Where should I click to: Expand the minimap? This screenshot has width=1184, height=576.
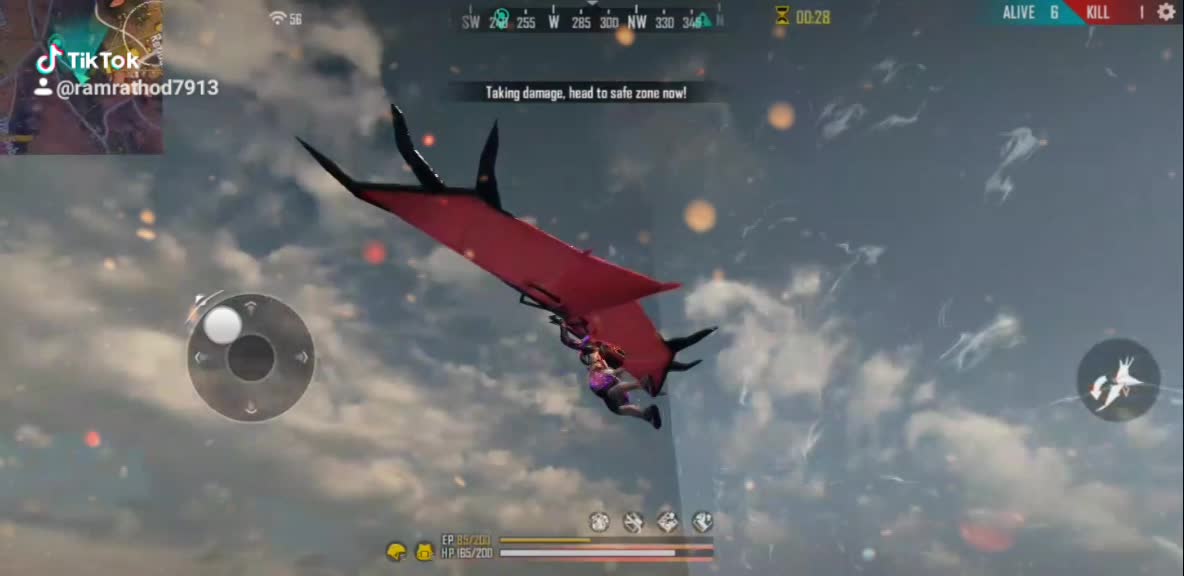(x=80, y=75)
